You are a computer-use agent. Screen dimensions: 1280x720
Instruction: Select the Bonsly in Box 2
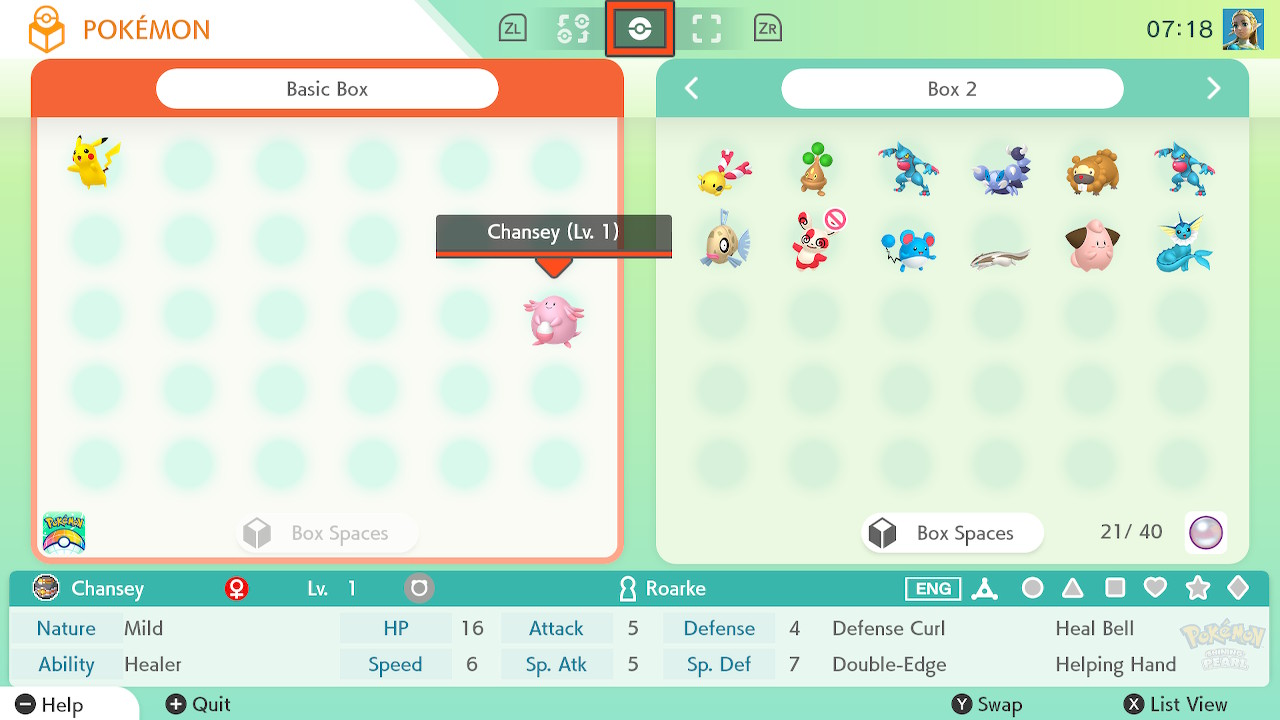(x=816, y=168)
